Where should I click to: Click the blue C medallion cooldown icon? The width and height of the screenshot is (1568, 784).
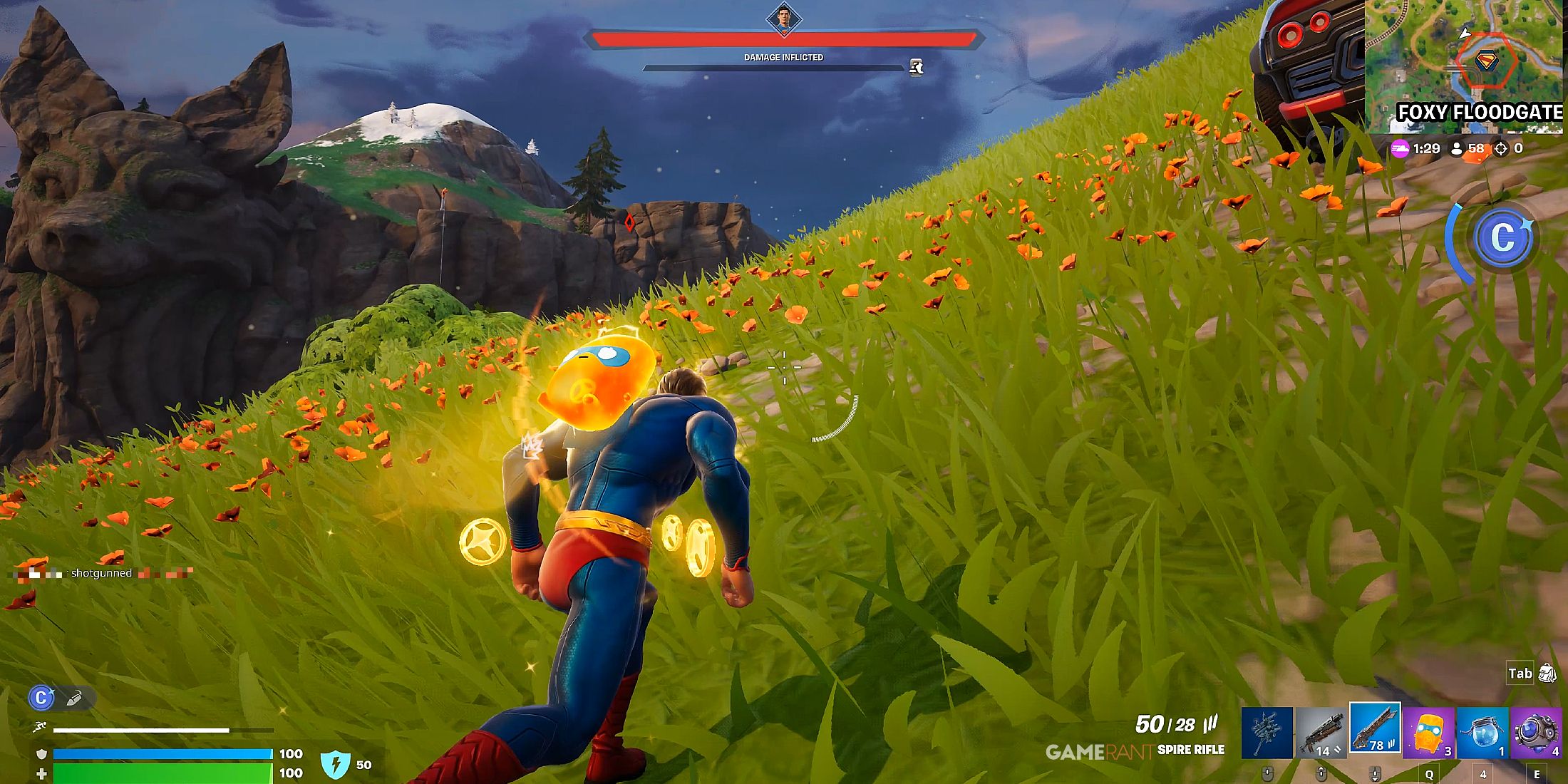coord(1502,237)
